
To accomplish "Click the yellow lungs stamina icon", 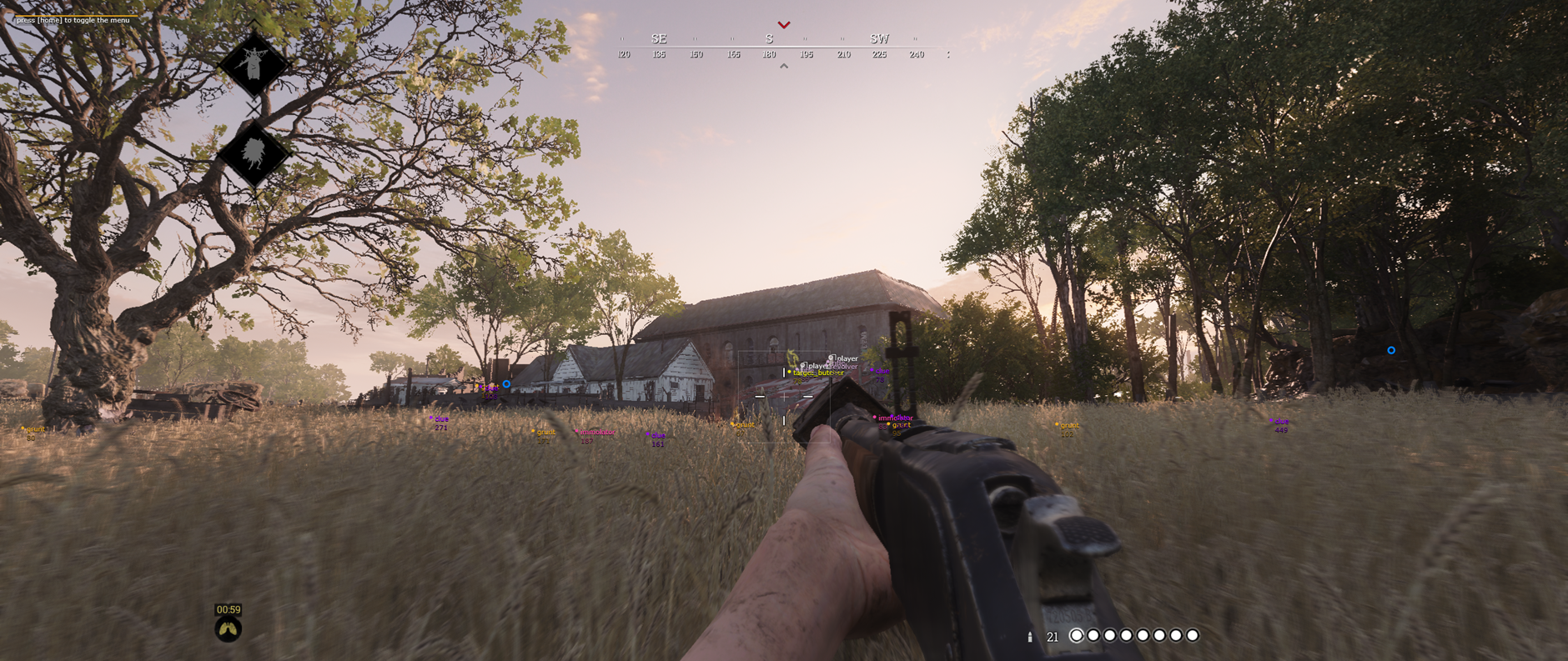I will (229, 629).
